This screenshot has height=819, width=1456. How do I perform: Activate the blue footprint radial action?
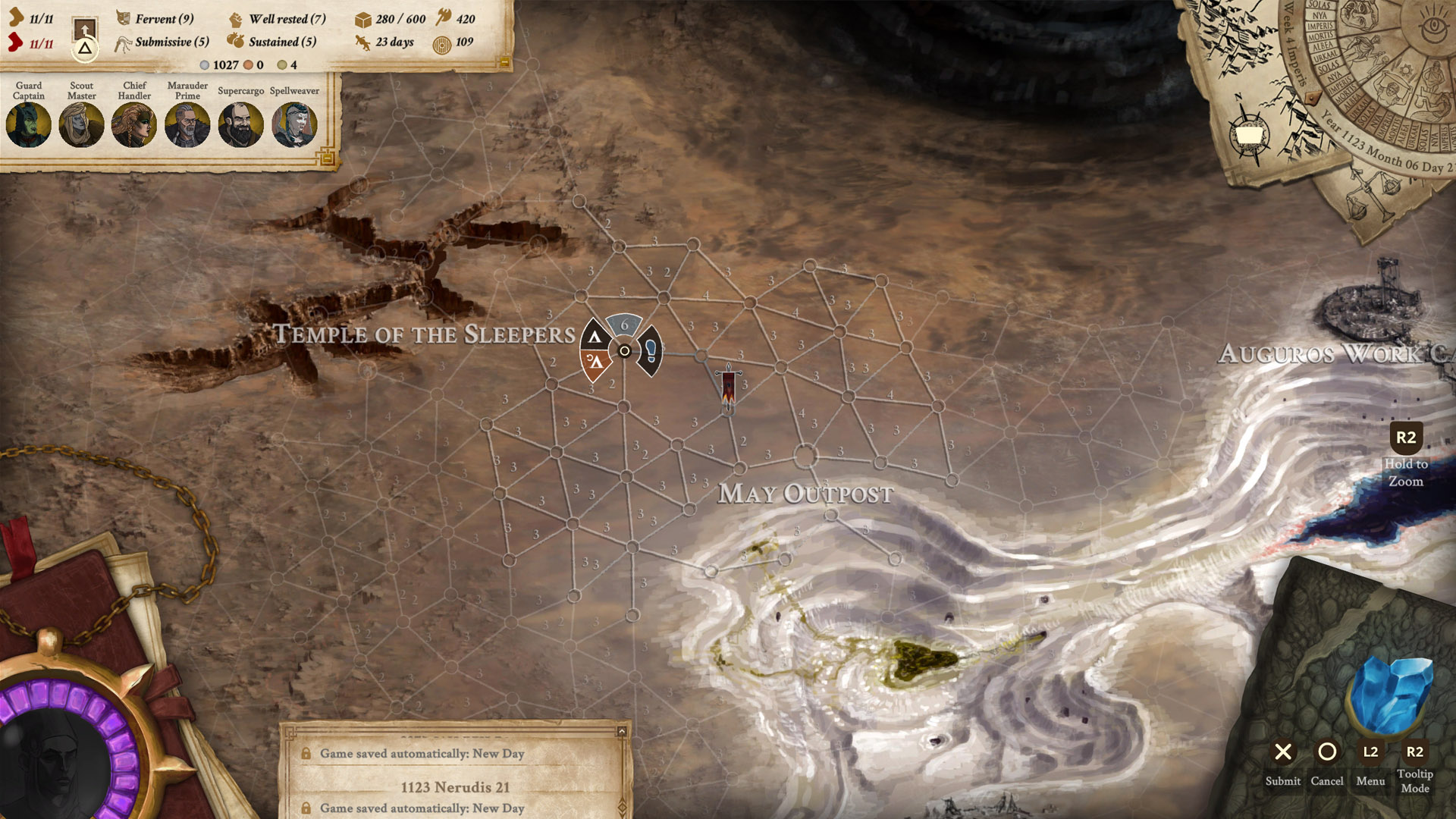coord(650,350)
